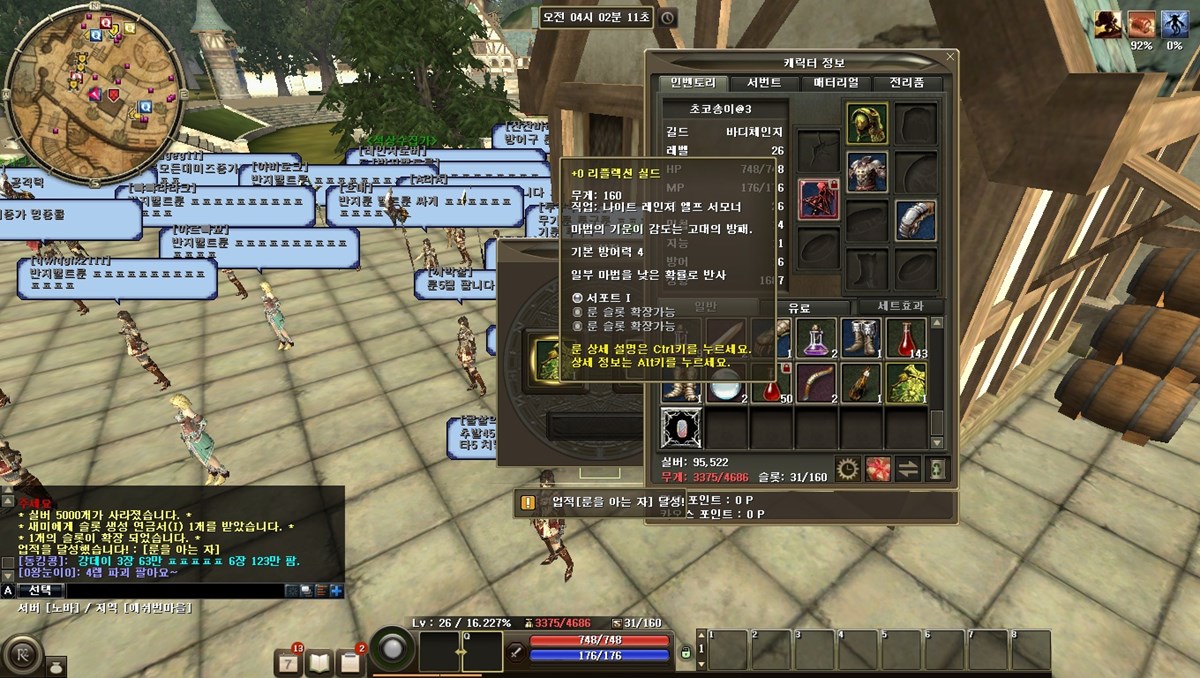The image size is (1200, 678).
Task: Click the red gift box button
Action: 878,468
